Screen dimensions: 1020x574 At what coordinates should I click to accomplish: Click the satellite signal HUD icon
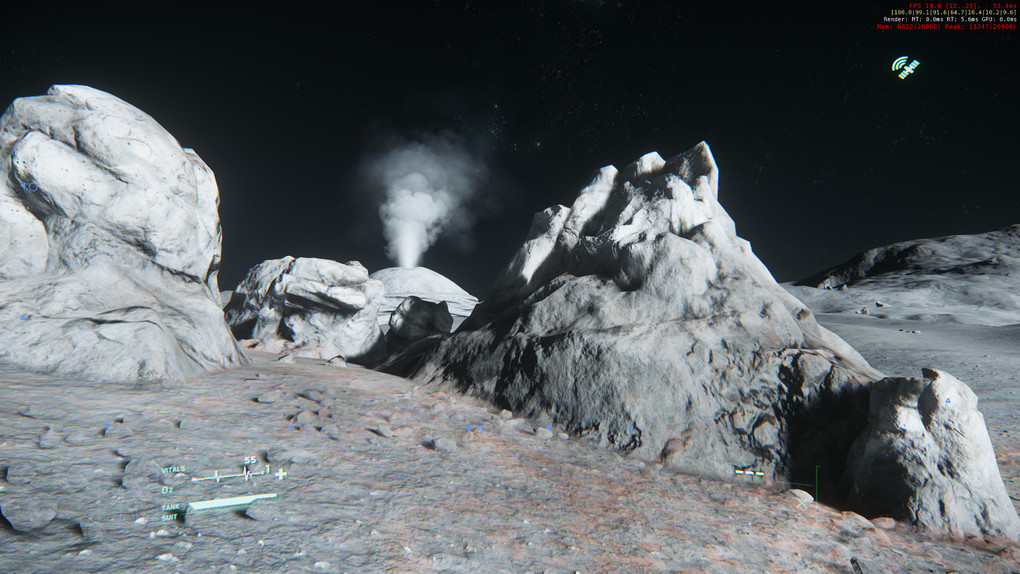click(906, 67)
